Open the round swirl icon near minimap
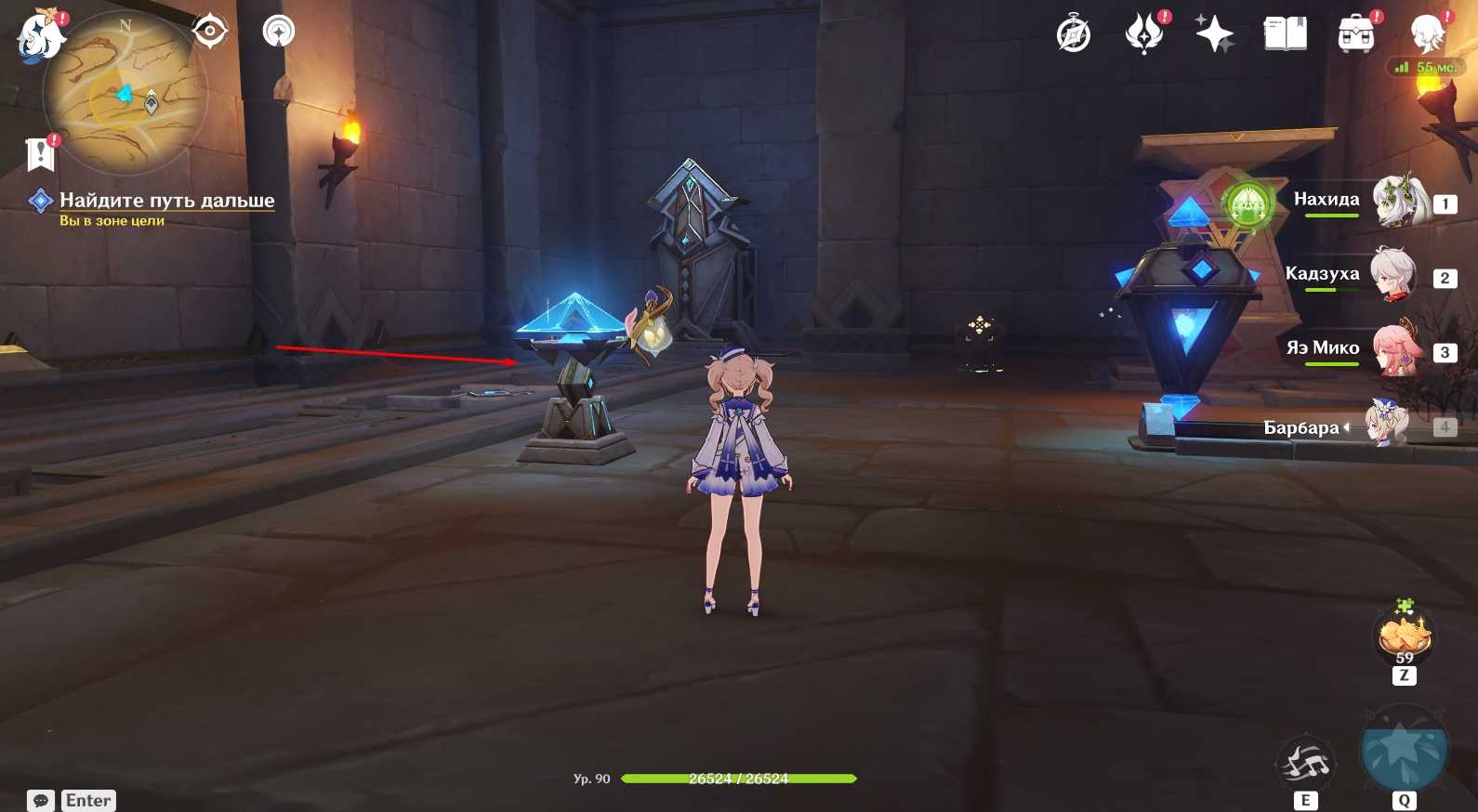1478x812 pixels. tap(279, 32)
